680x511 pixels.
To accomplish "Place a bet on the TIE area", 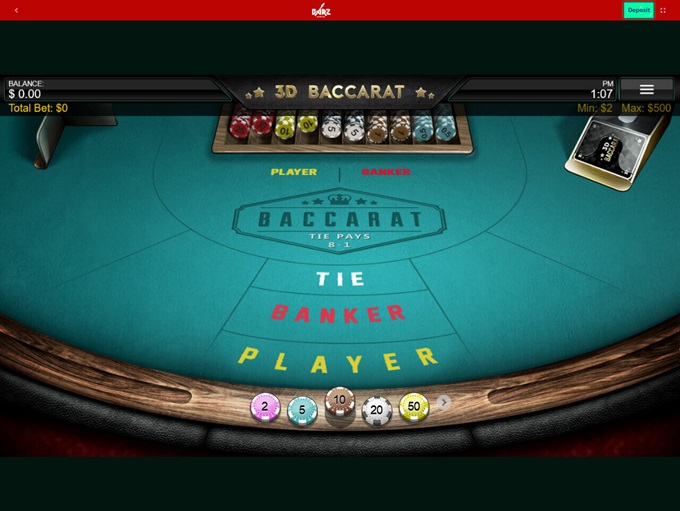I will 340,278.
